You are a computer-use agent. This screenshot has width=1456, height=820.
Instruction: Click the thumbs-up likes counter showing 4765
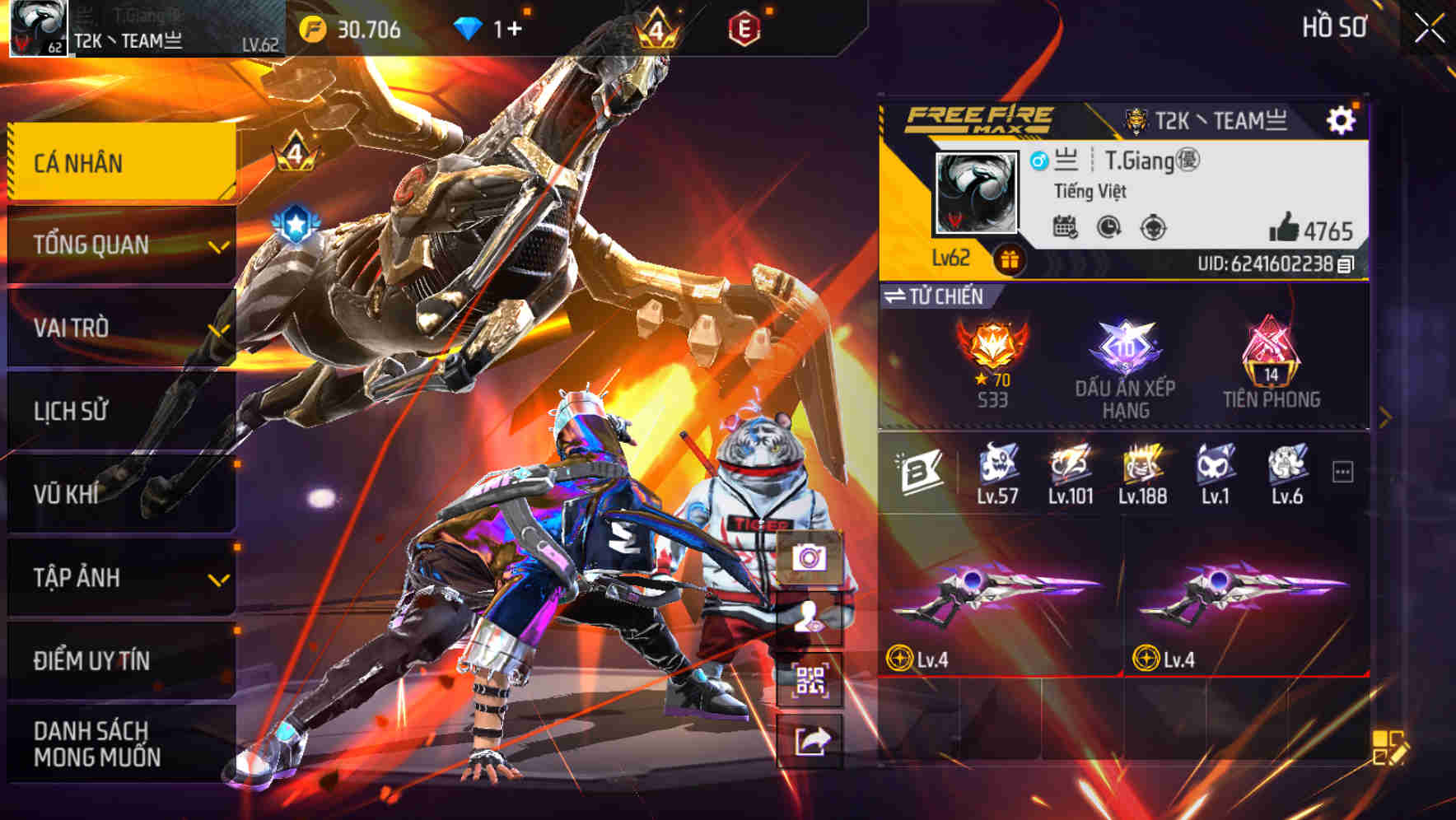pyautogui.click(x=1311, y=226)
